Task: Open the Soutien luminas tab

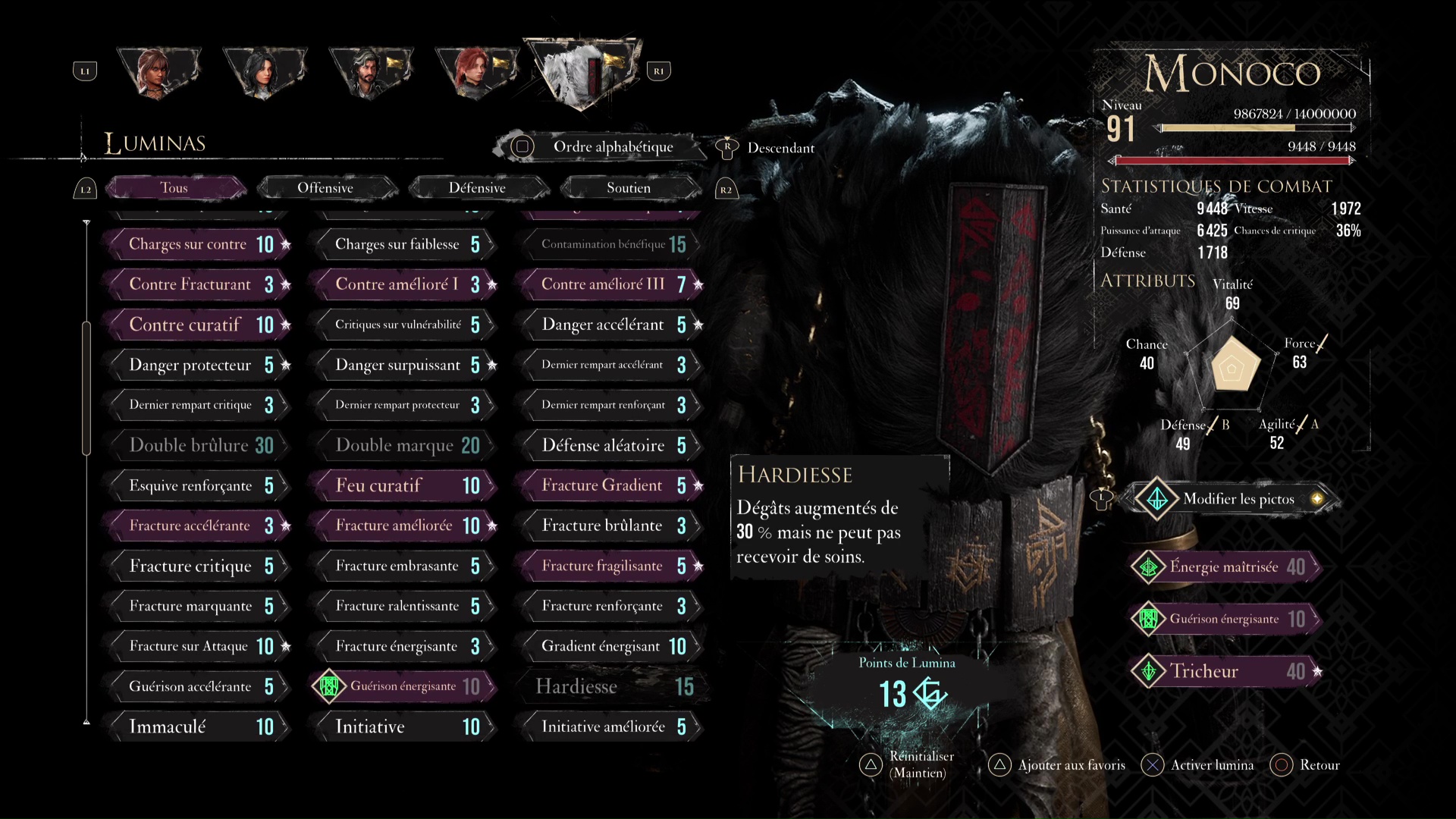Action: pyautogui.click(x=629, y=188)
